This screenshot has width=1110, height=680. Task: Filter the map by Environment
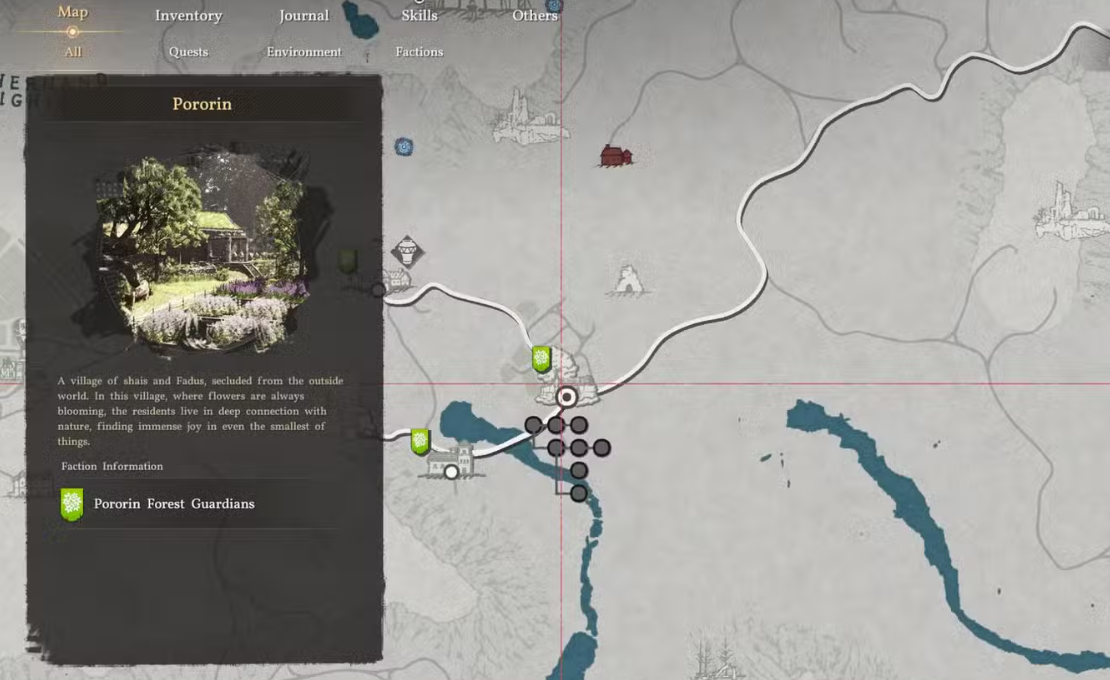(x=304, y=52)
